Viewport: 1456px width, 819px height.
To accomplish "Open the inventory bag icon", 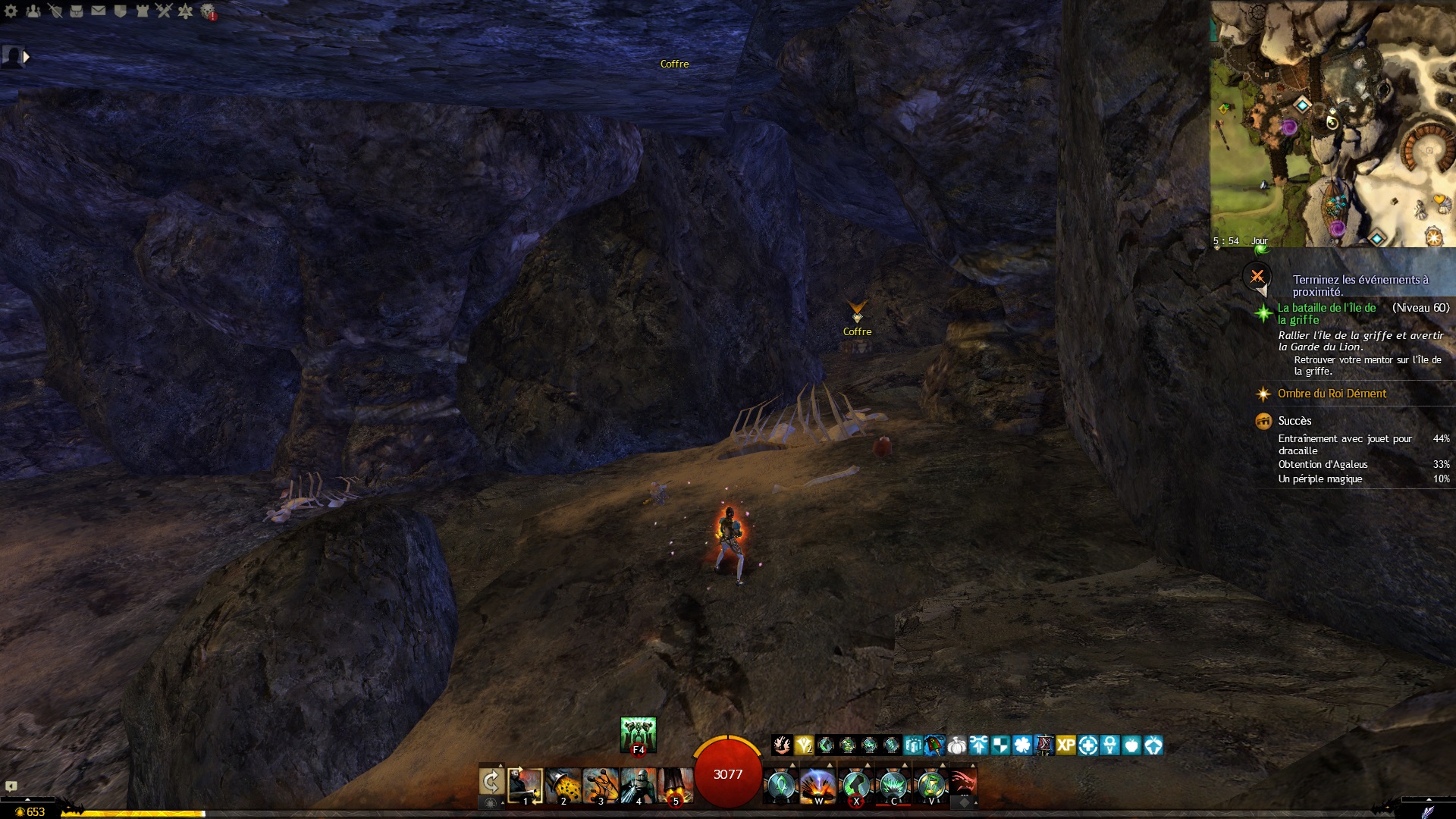I will pyautogui.click(x=77, y=11).
